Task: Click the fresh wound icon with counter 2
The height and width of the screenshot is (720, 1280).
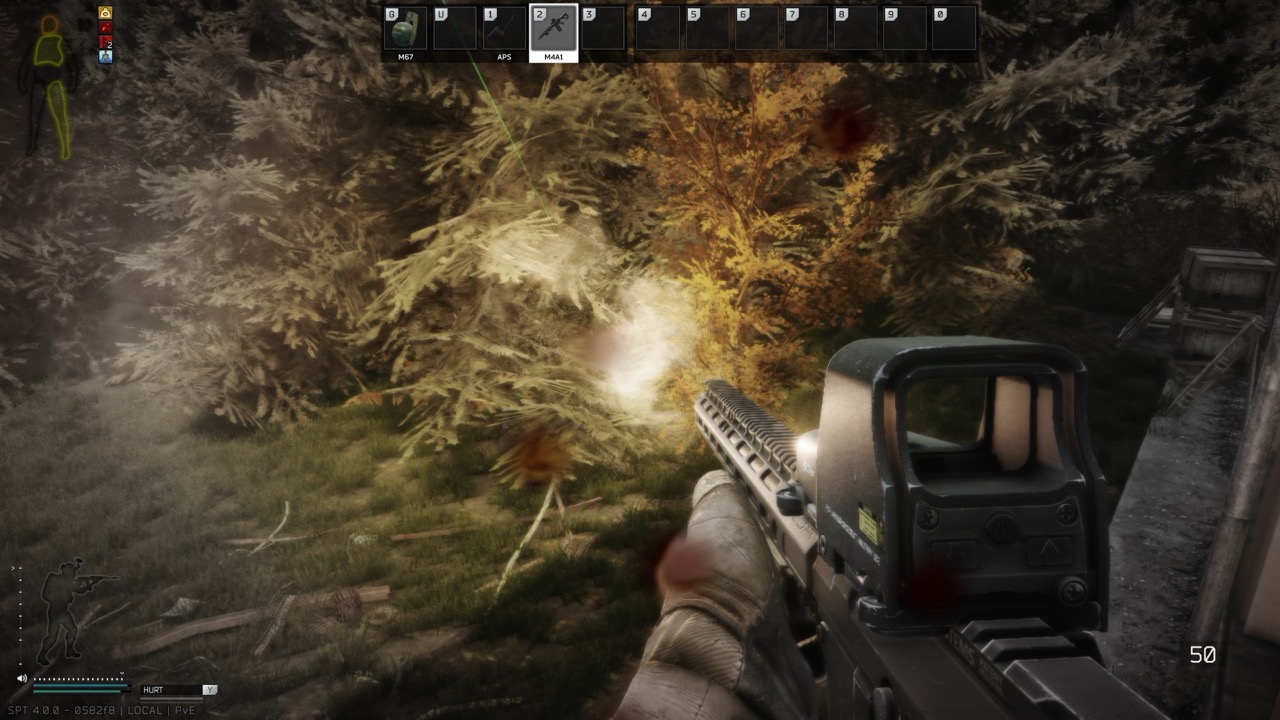Action: [x=104, y=42]
